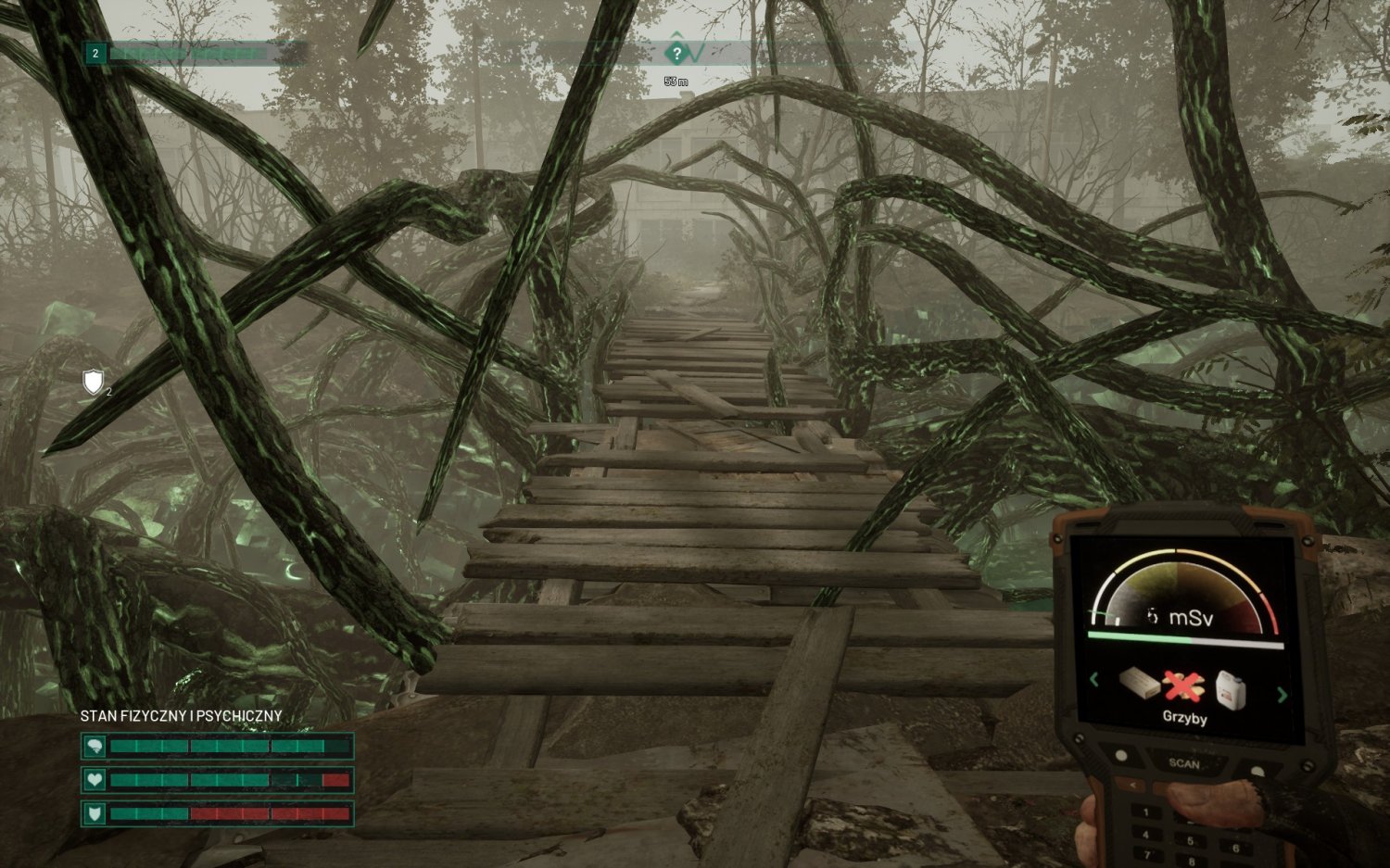This screenshot has width=1390, height=868.
Task: Toggle the back-arrow key below the SCAN button
Action: point(1134,784)
